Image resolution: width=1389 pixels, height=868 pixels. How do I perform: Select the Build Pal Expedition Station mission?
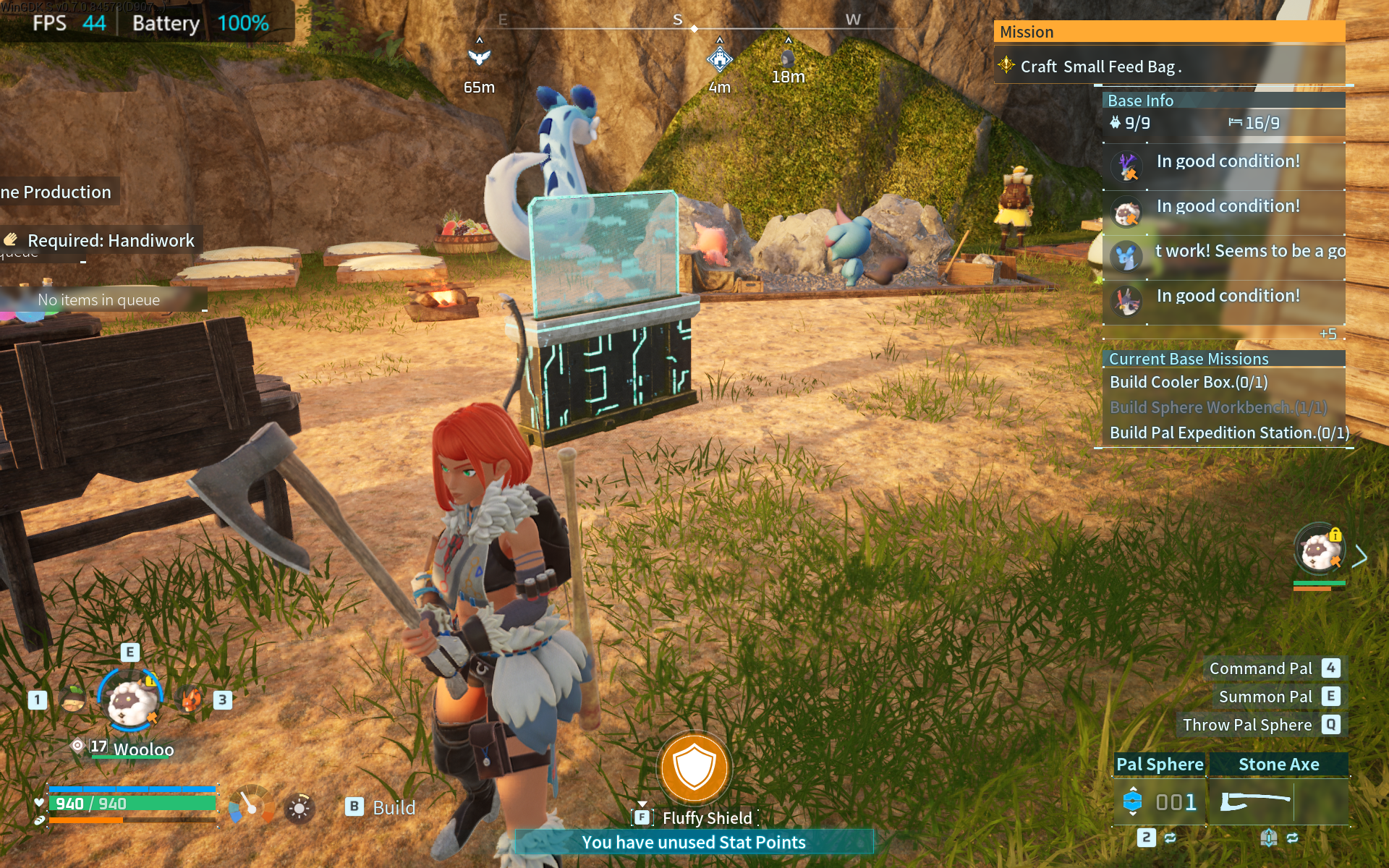click(1228, 433)
